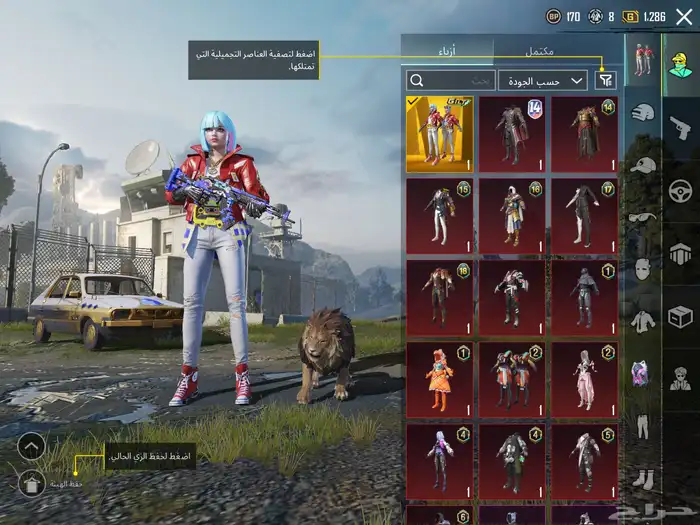Open the sort-by-quality dropdown

(544, 80)
